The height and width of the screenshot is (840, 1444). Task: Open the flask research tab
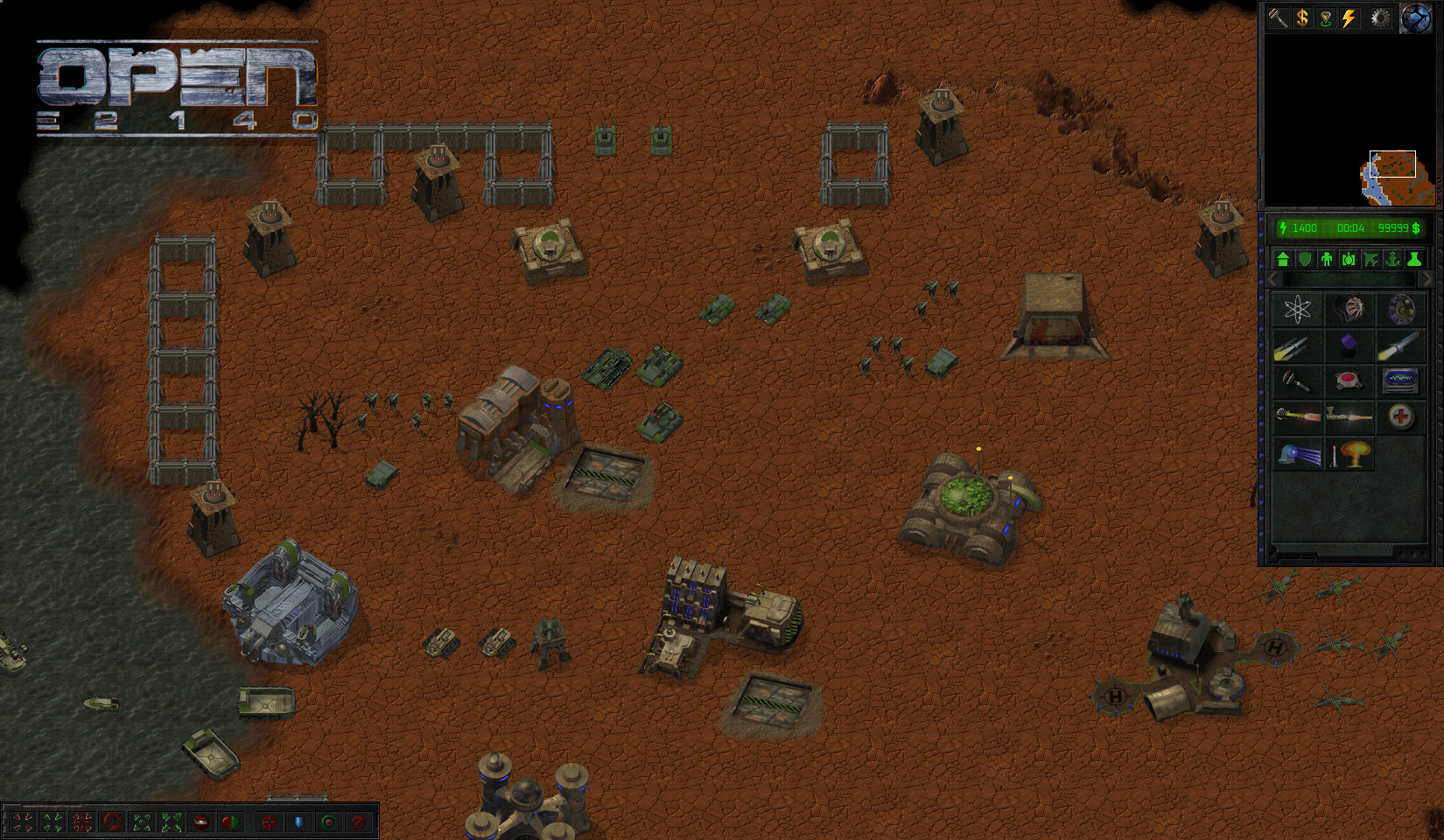coord(1414,259)
